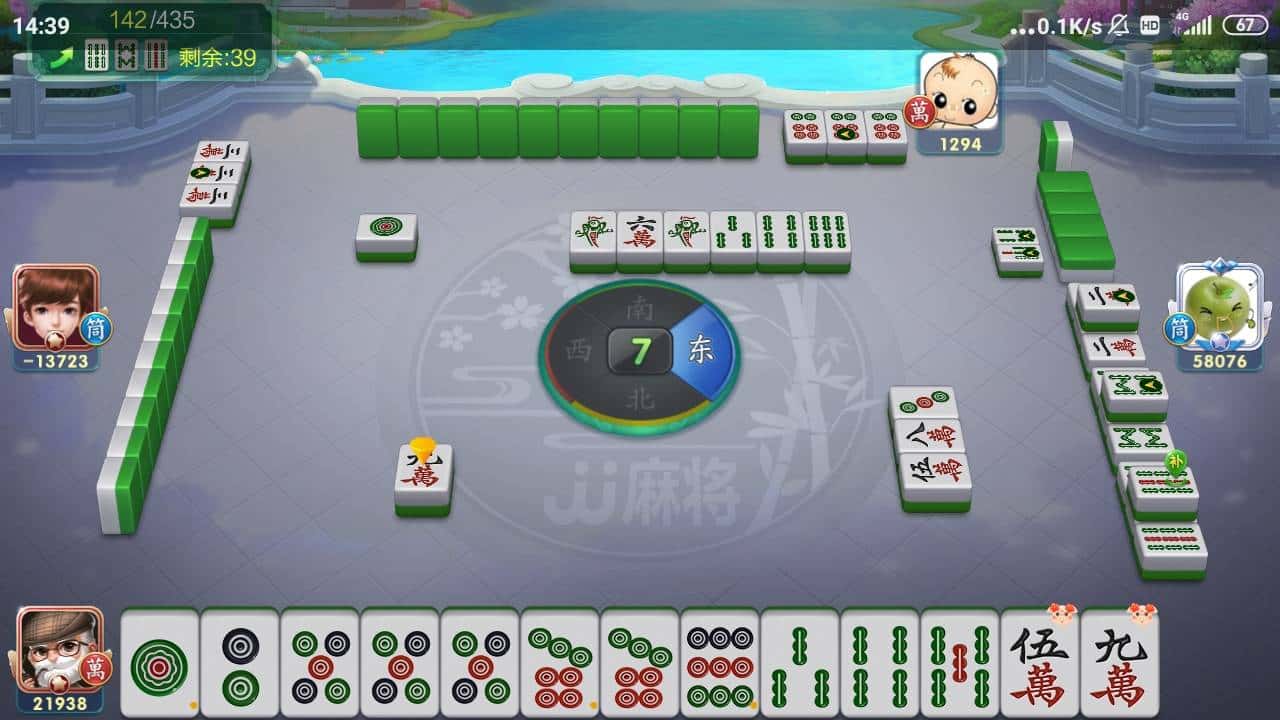Open the baby avatar player profile
The width and height of the screenshot is (1280, 720).
point(959,92)
